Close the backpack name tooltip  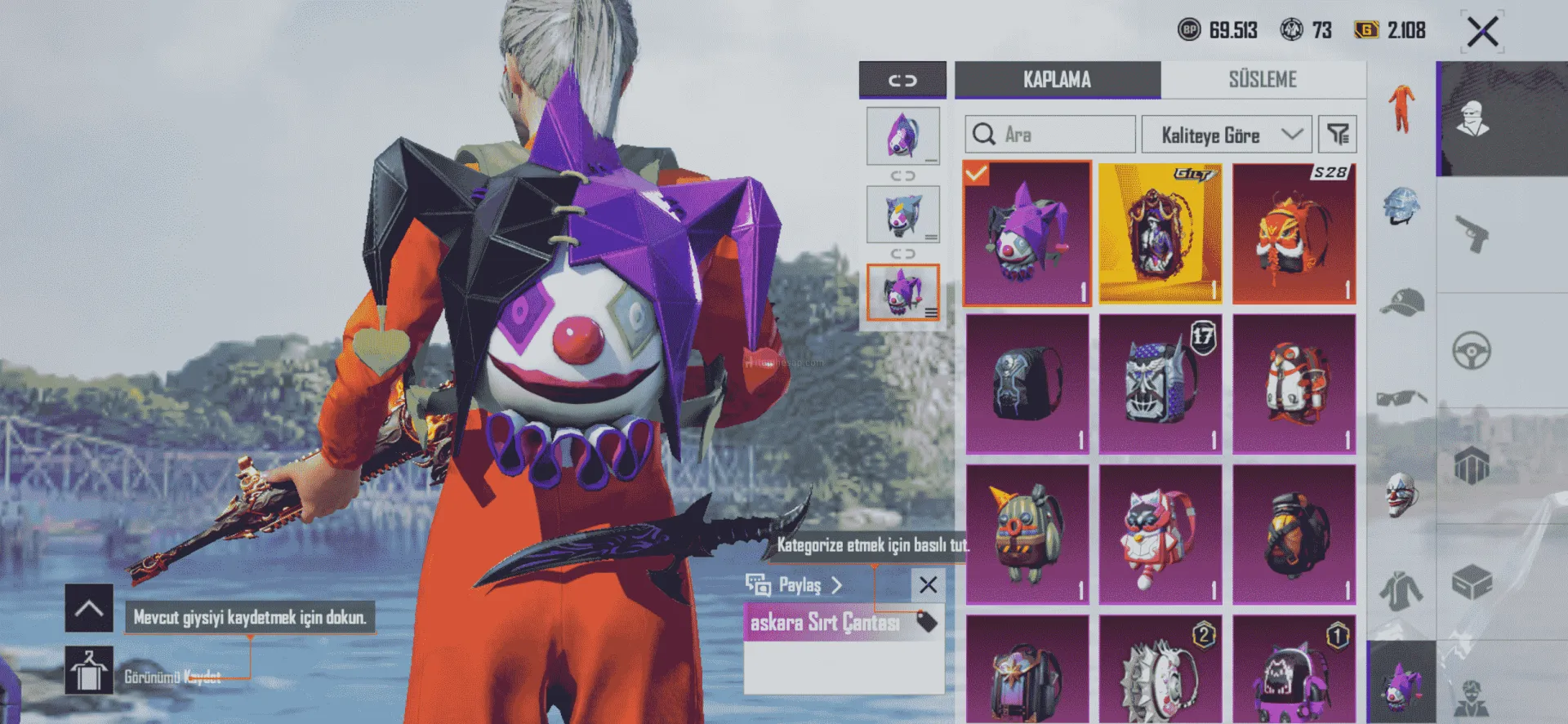click(x=928, y=585)
